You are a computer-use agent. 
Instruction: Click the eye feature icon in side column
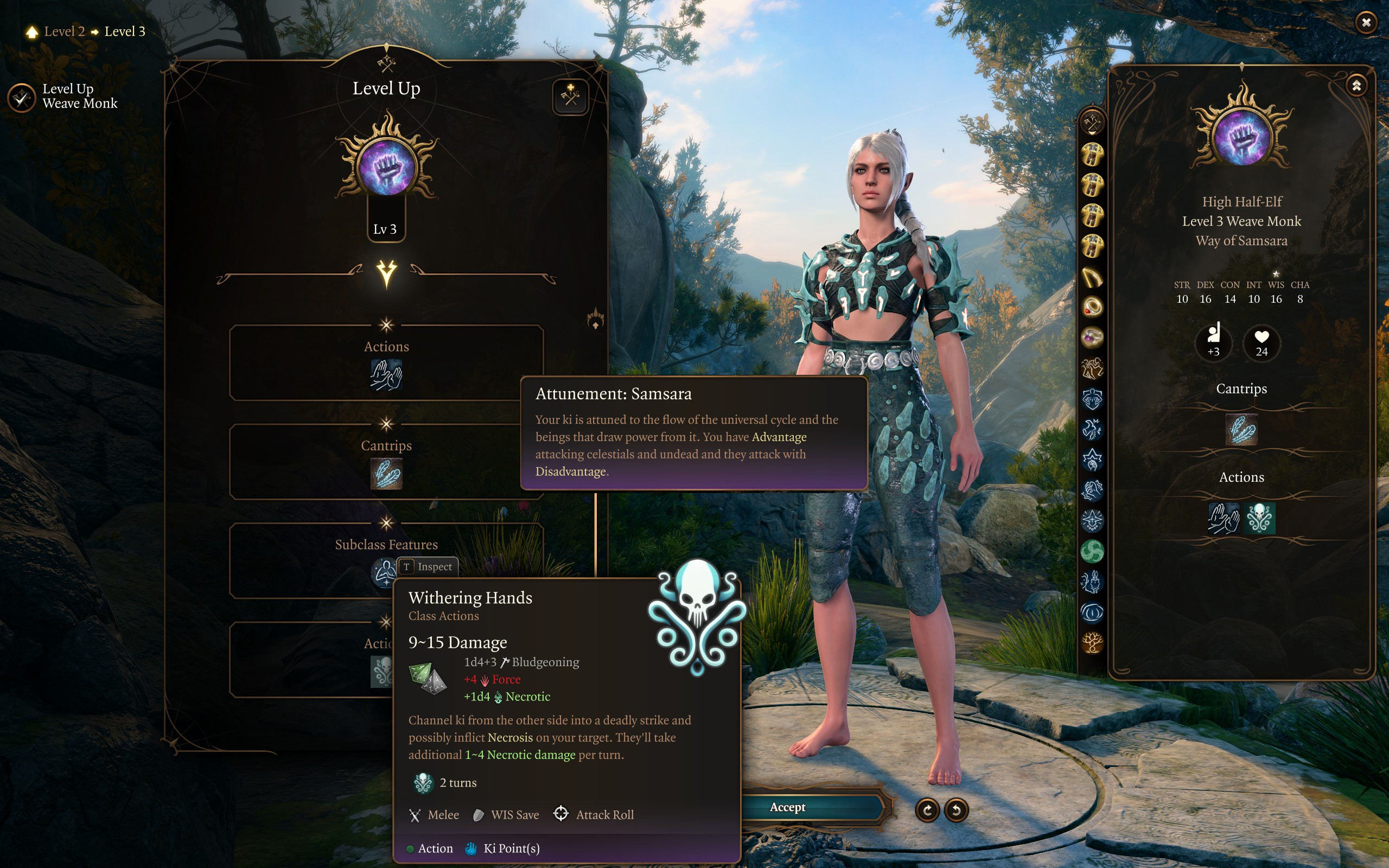[1092, 612]
